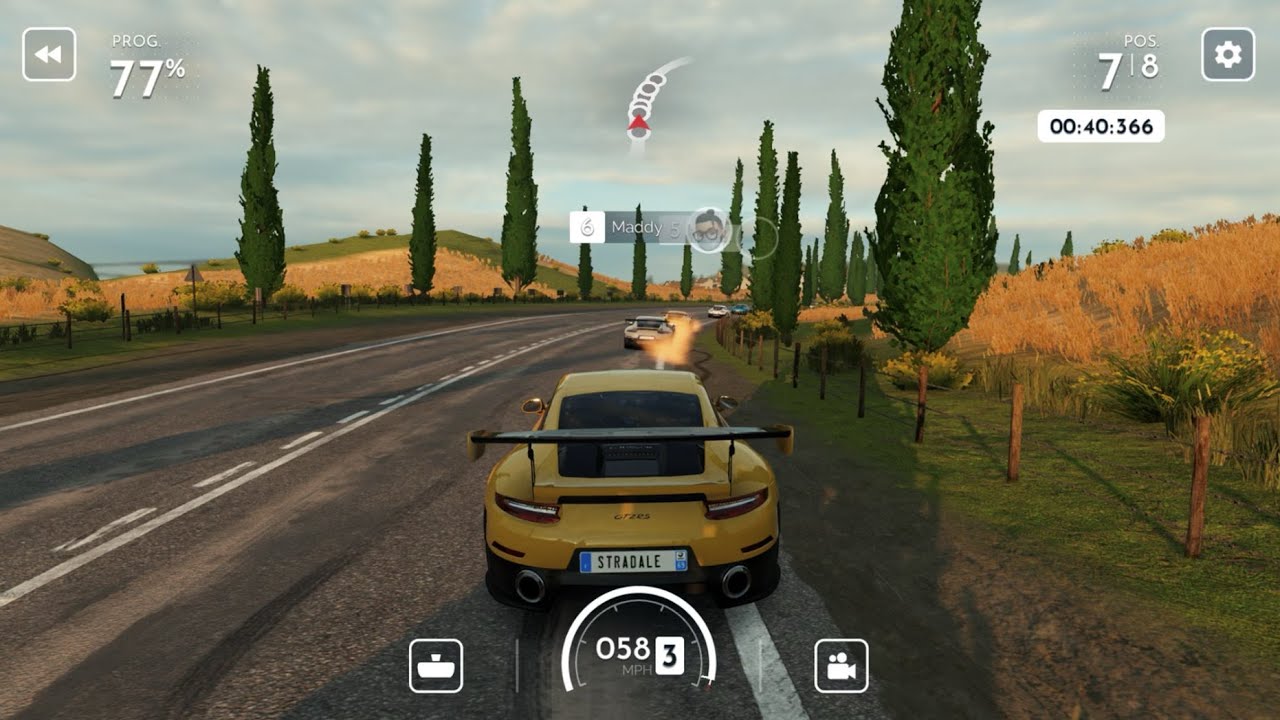Open the gear settings menu
1280x720 pixels.
1228,54
